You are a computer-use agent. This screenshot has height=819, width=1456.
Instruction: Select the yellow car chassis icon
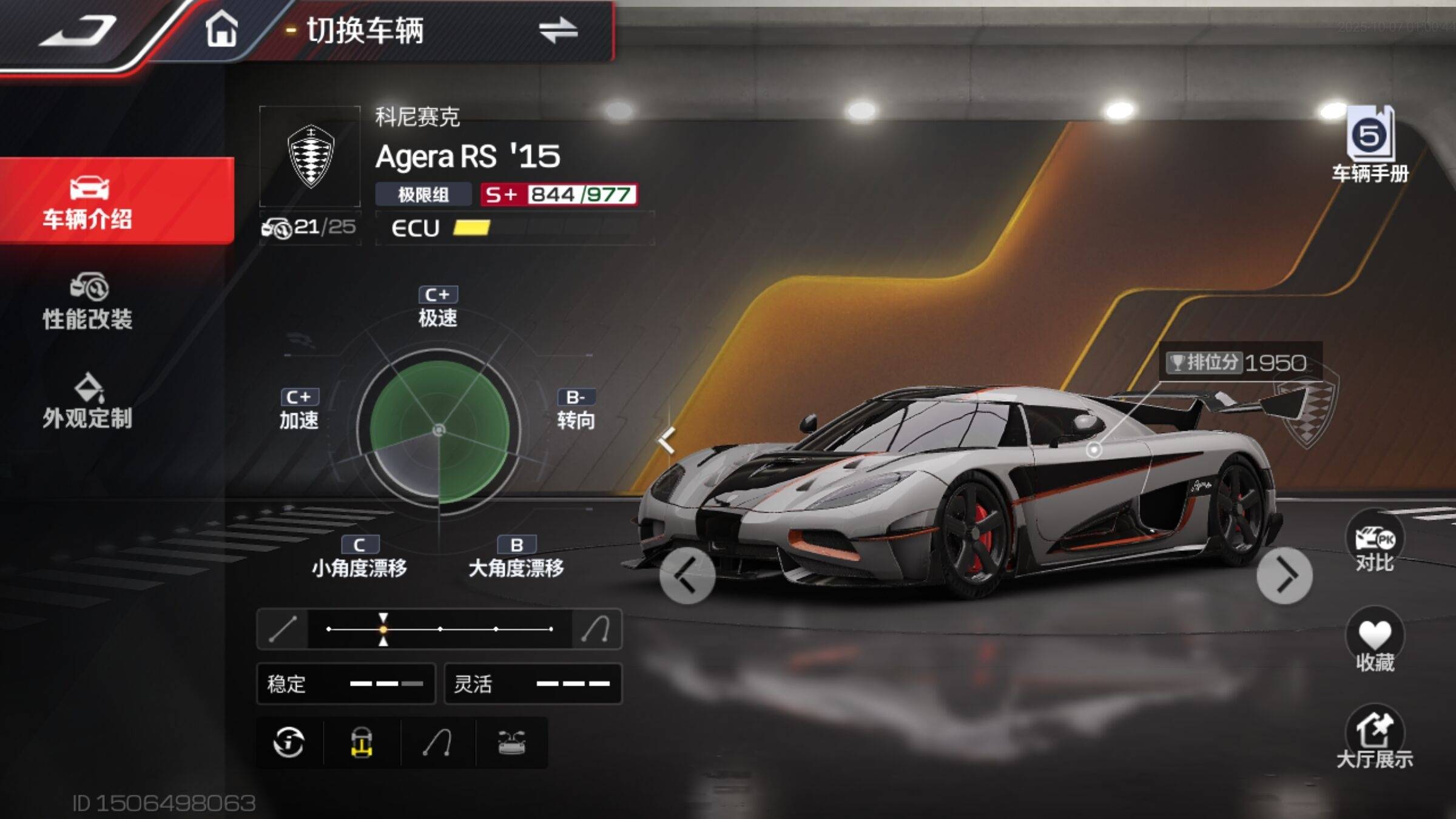click(x=362, y=743)
